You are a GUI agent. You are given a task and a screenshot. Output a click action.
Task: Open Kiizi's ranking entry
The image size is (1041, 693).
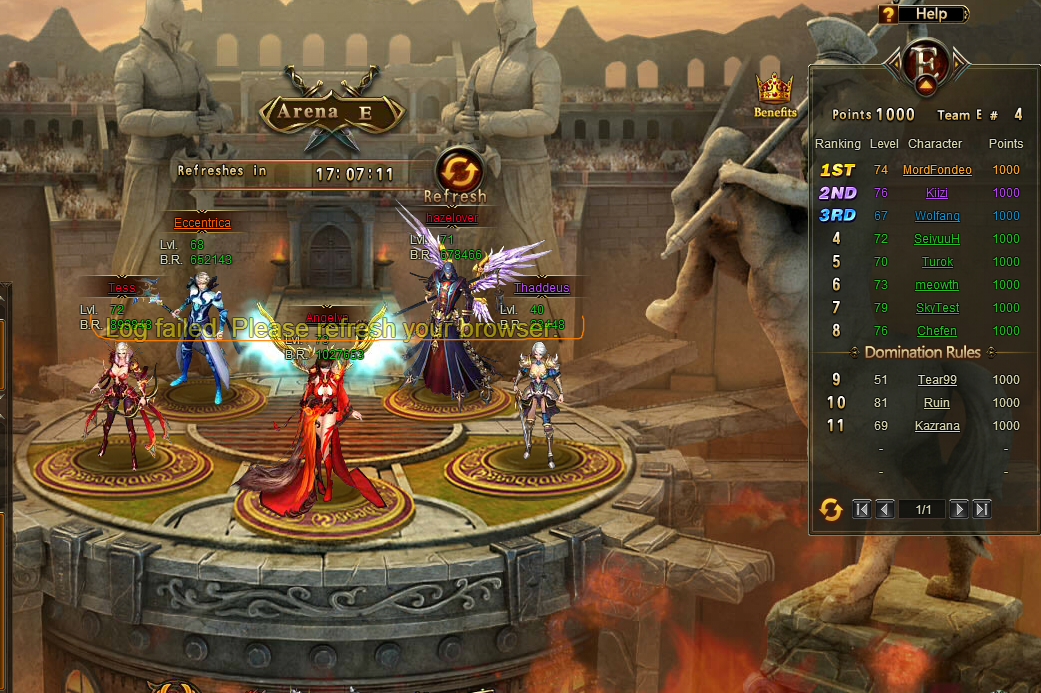tap(937, 193)
